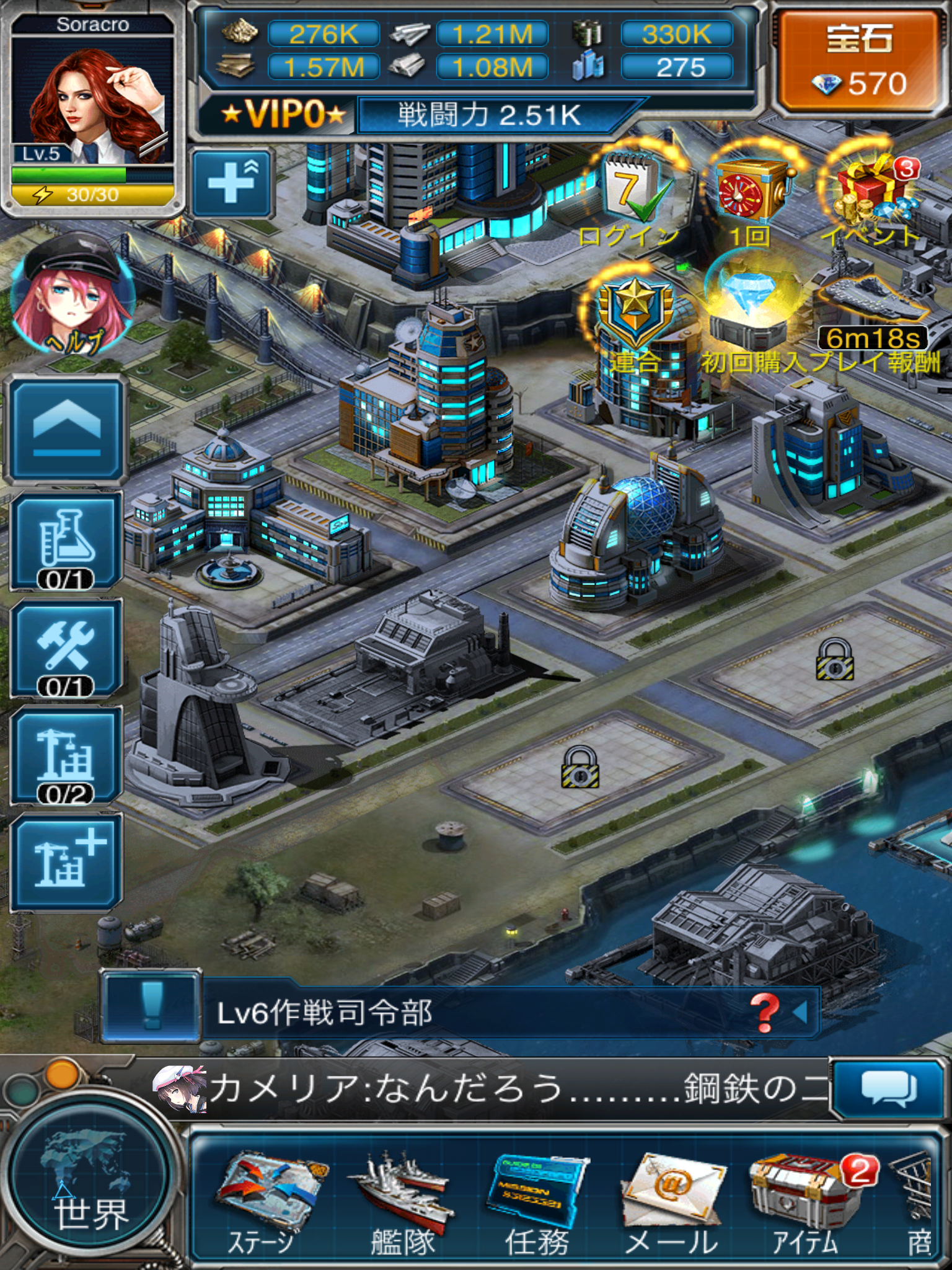The width and height of the screenshot is (952, 1270).
Task: Click the blue plus boost button
Action: click(232, 183)
